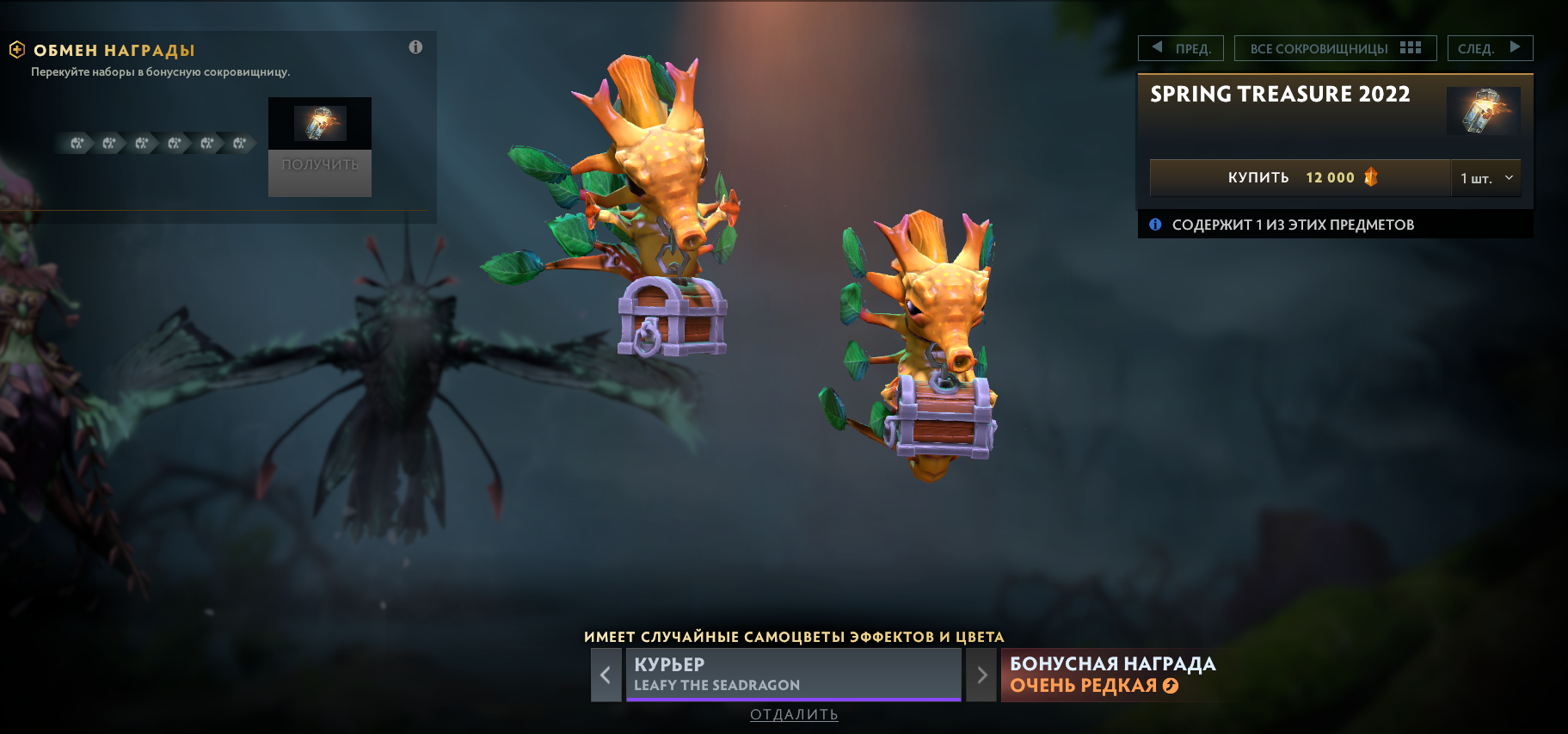Click the ОТДАЛИТЬ link
The width and height of the screenshot is (1568, 734).
(x=794, y=714)
